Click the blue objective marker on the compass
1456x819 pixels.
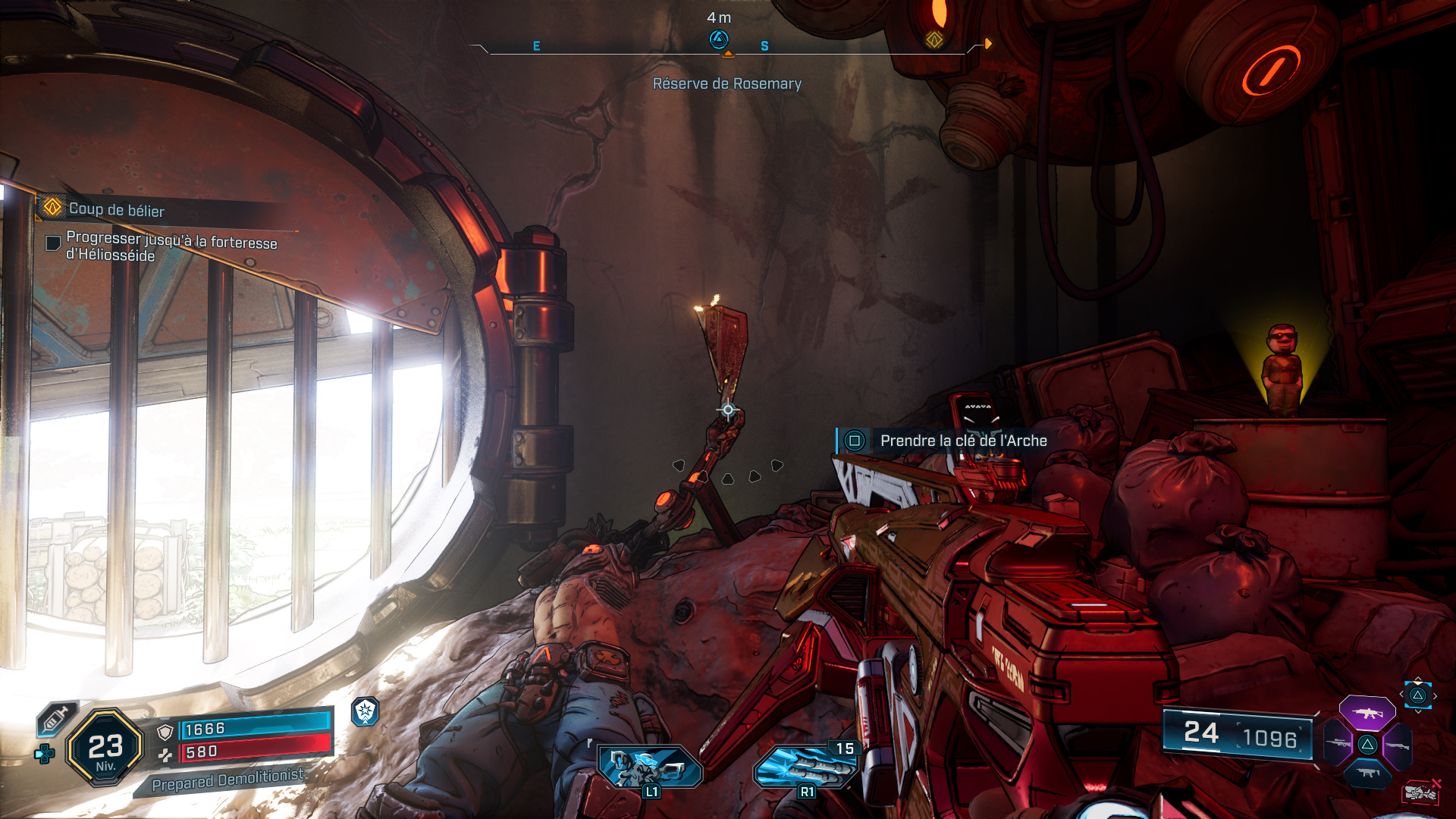click(718, 39)
